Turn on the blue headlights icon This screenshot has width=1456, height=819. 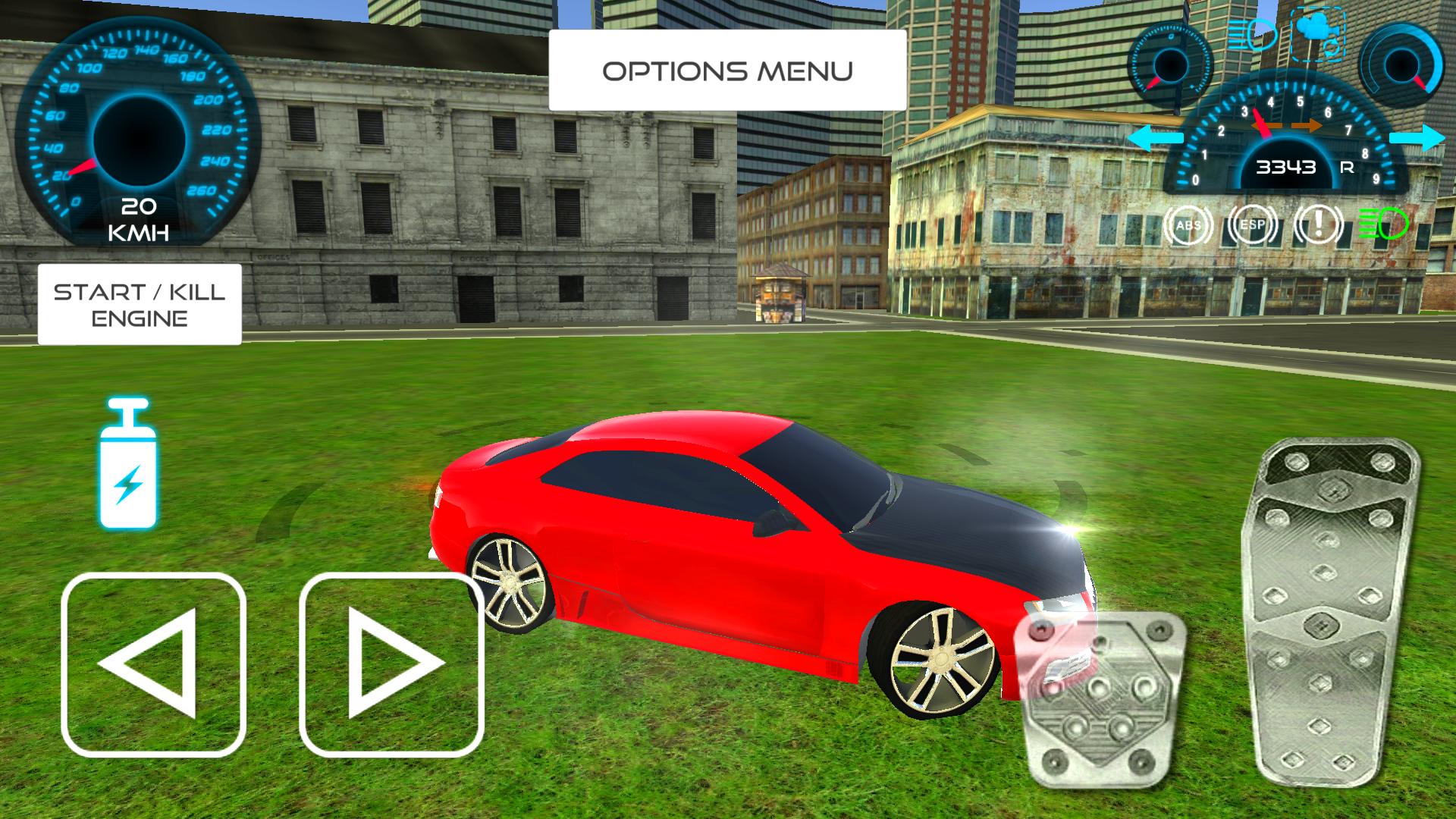[1253, 32]
